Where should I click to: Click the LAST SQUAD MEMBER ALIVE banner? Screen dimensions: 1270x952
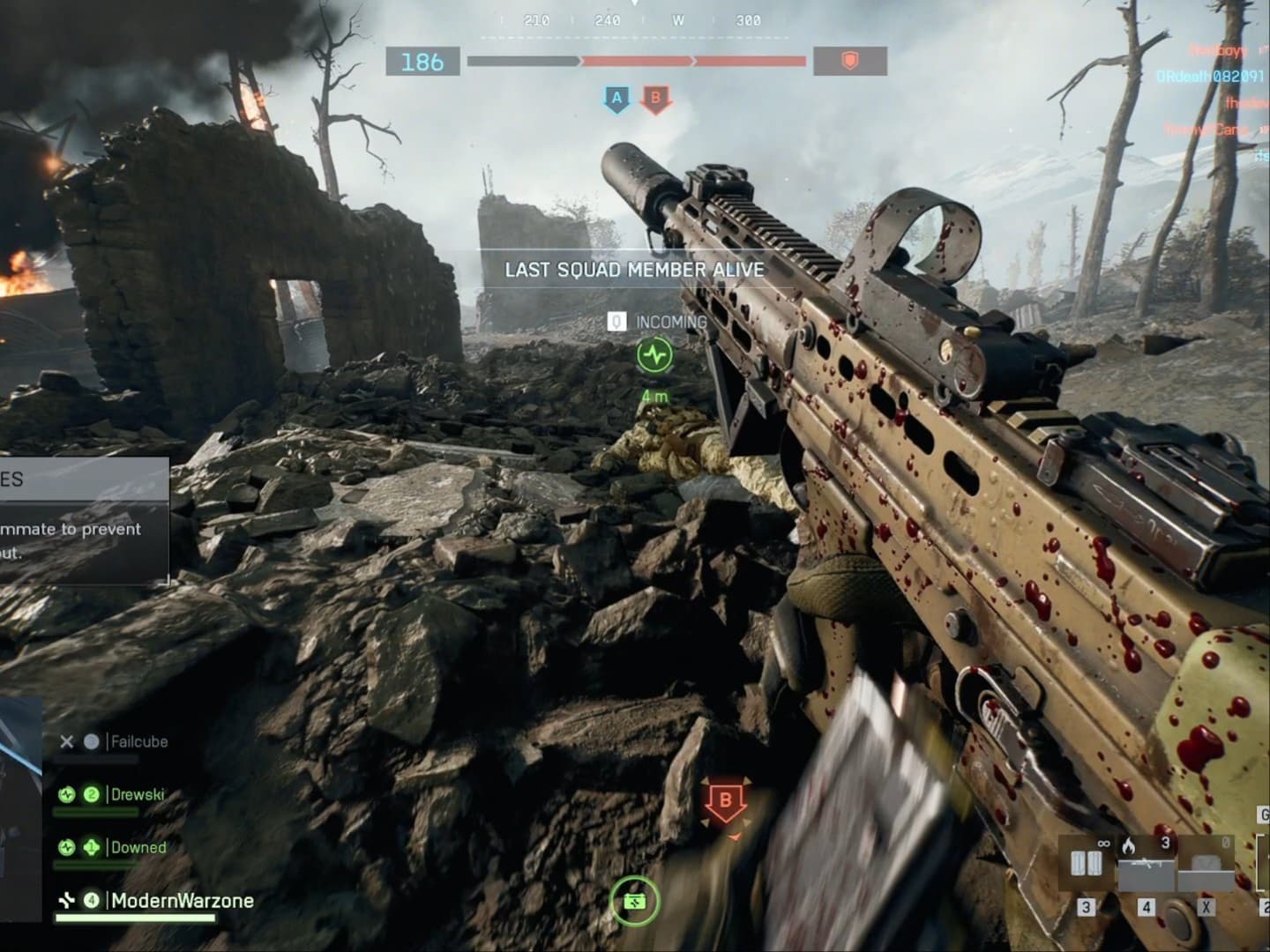(633, 271)
